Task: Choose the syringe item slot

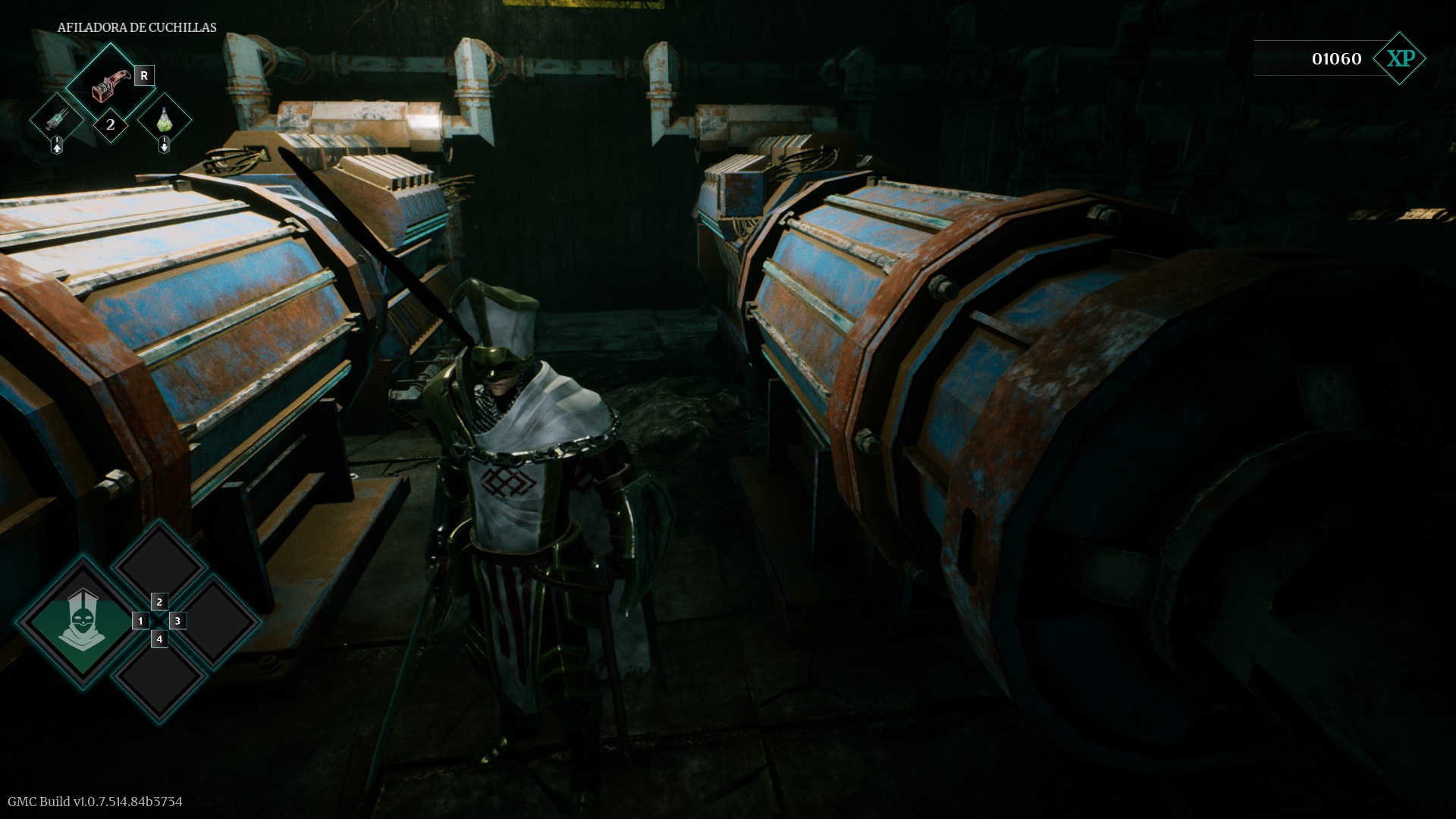Action: click(x=57, y=119)
